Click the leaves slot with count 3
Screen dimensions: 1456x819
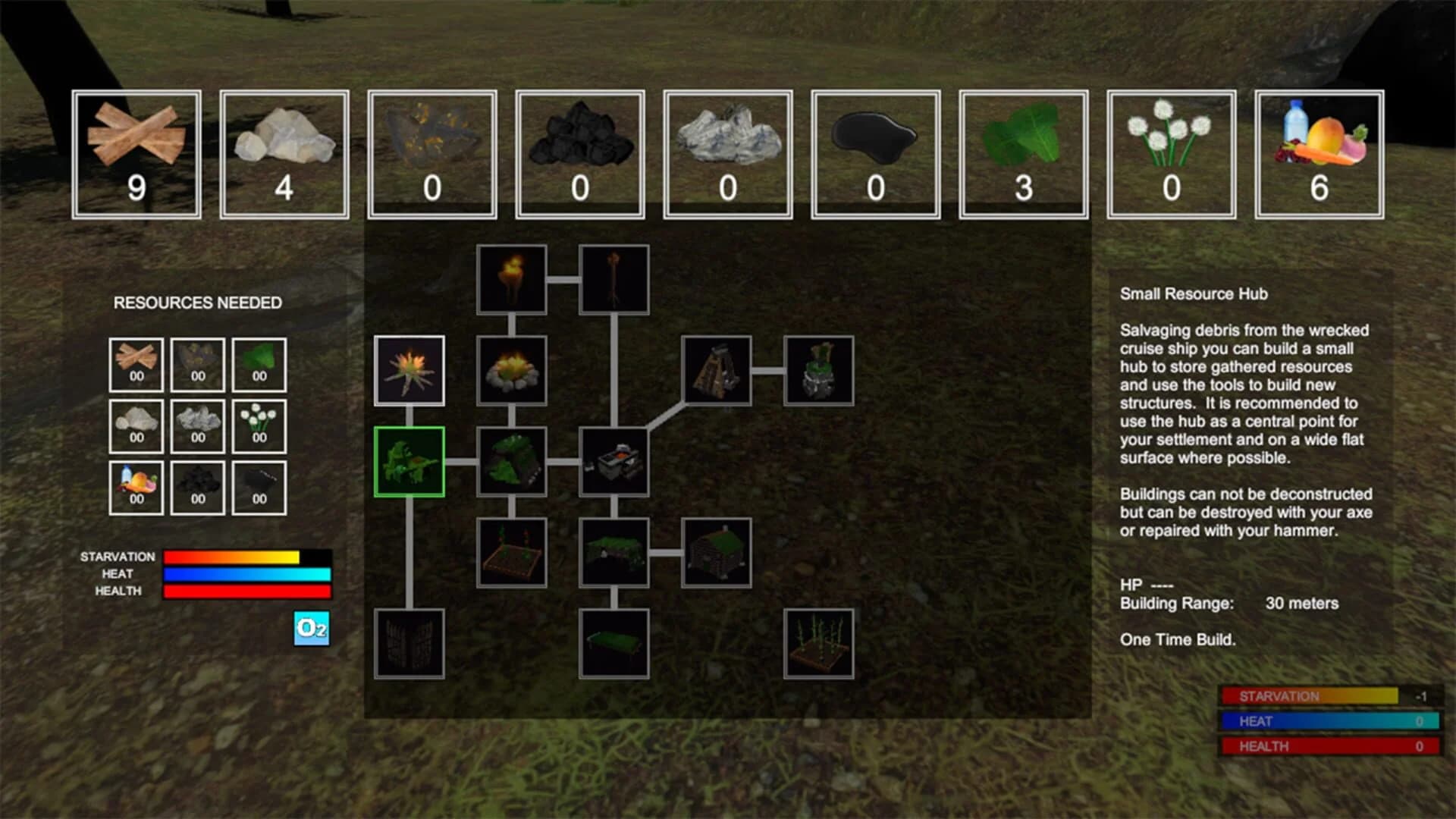[1023, 152]
